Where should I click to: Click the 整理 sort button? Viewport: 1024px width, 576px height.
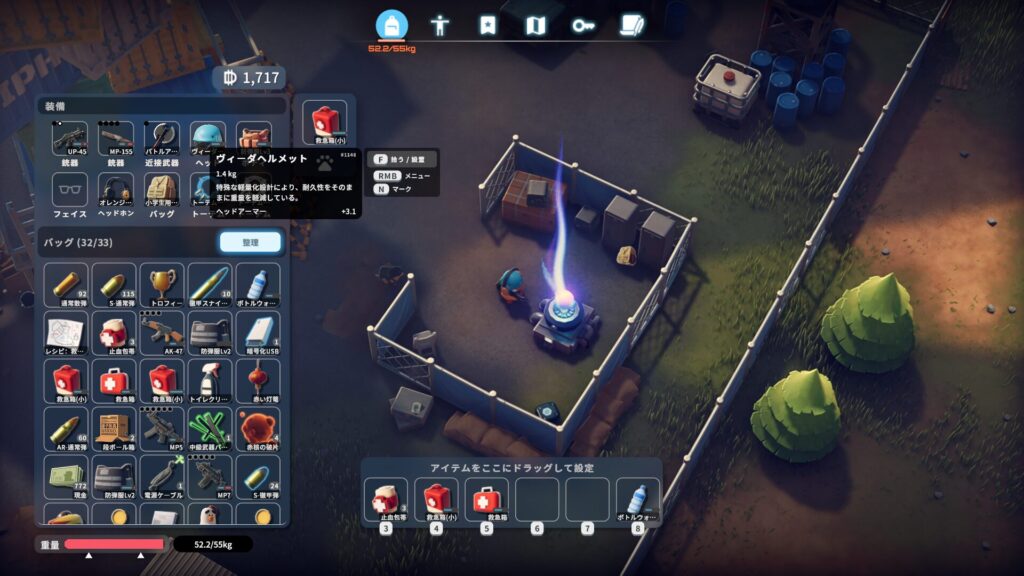[250, 242]
